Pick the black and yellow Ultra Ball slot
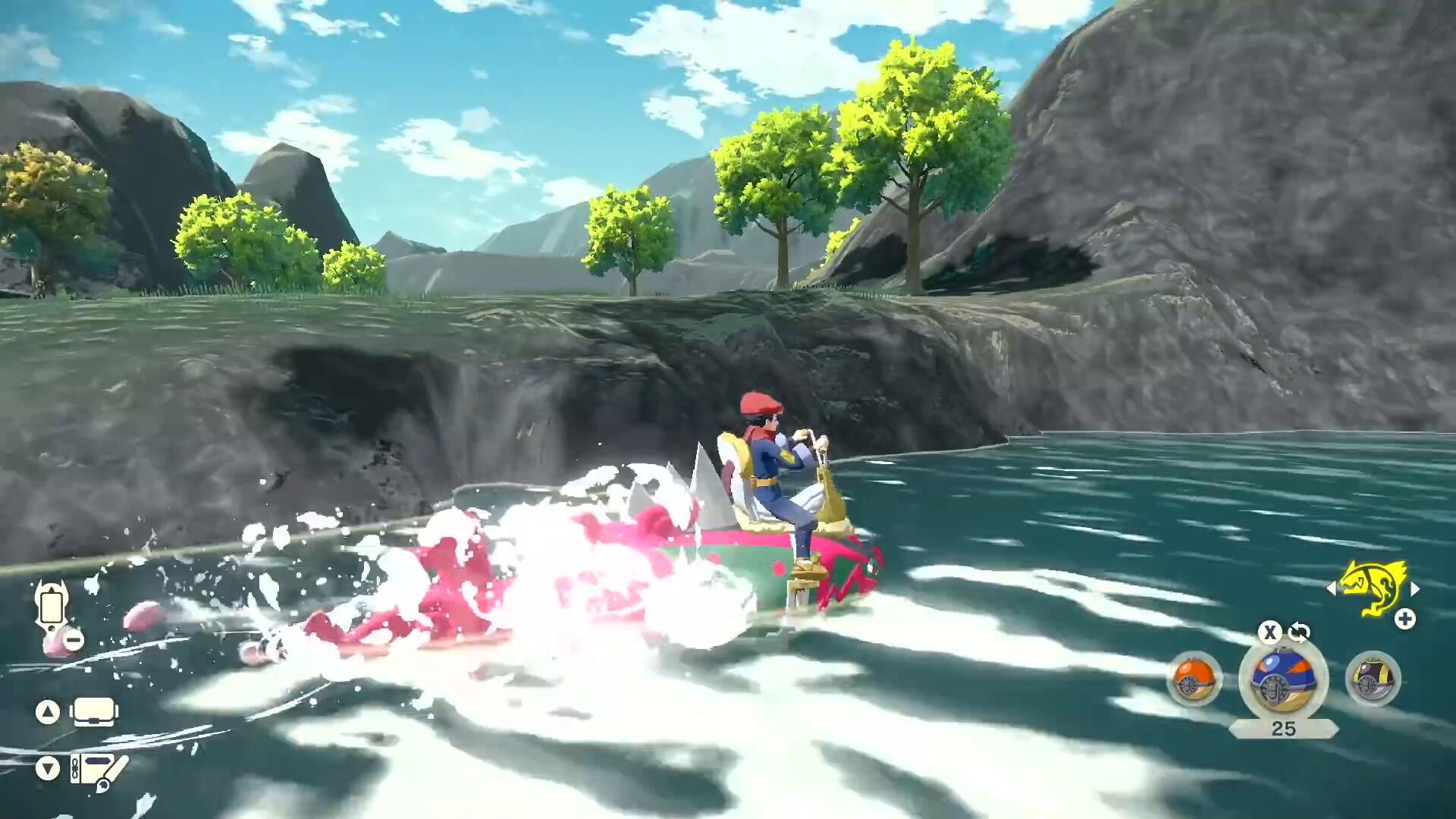 click(x=1373, y=679)
